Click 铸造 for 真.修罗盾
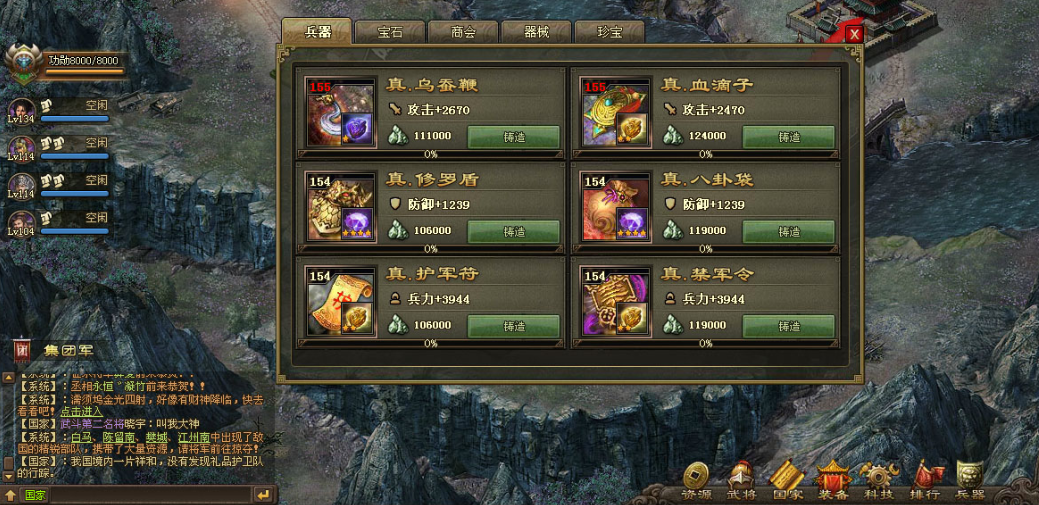 513,231
